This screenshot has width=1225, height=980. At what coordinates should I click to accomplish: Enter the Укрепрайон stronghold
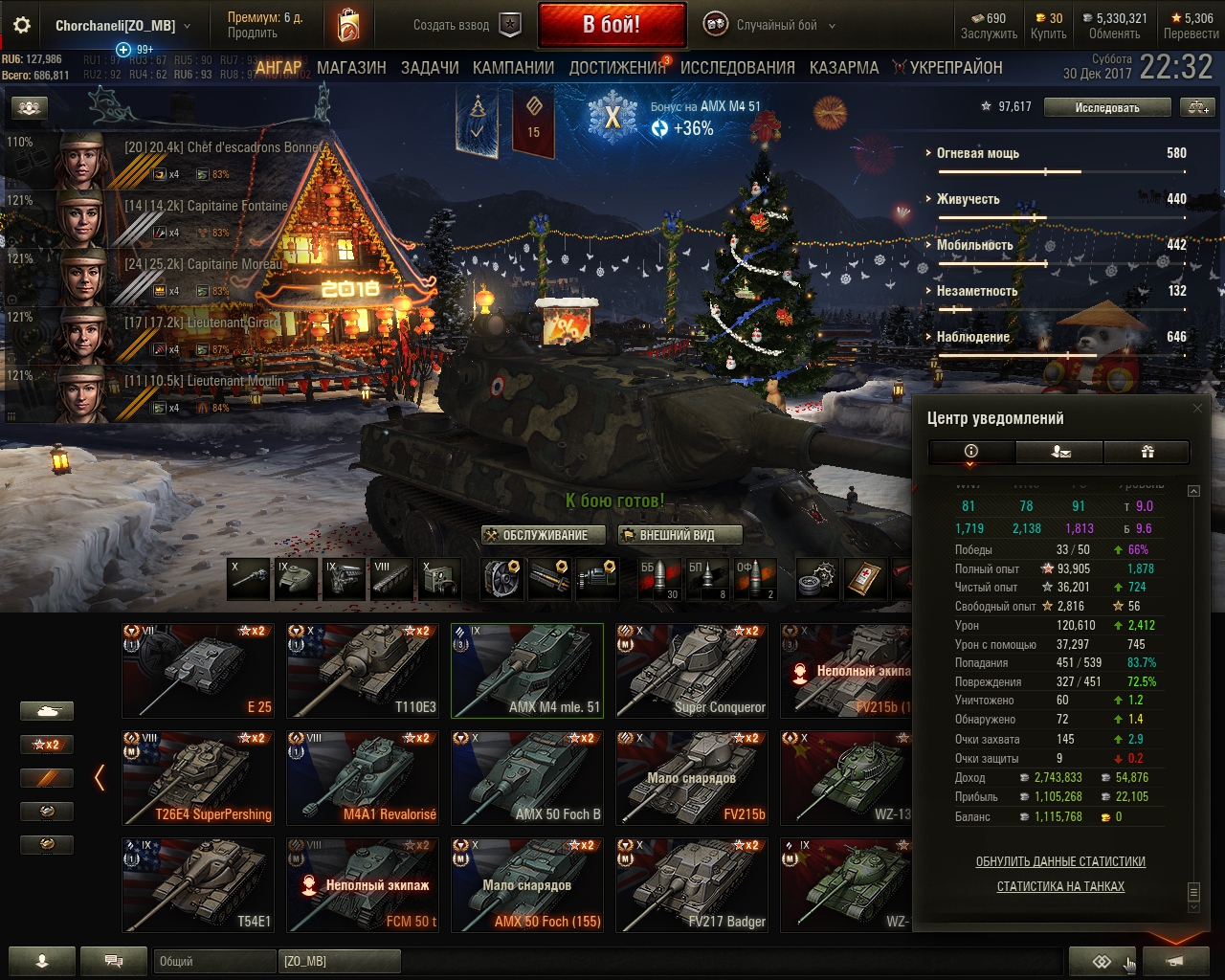(955, 68)
